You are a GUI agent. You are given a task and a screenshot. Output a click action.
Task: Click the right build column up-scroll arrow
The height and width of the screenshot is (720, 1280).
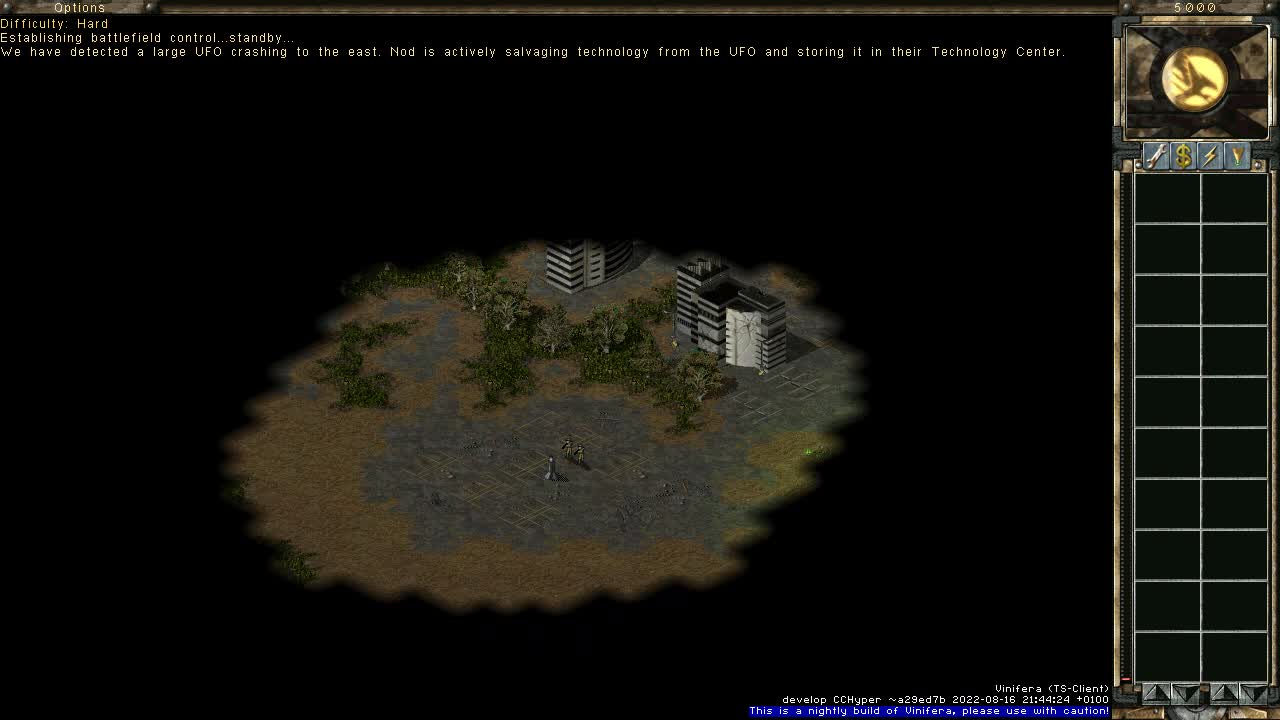click(x=1227, y=692)
